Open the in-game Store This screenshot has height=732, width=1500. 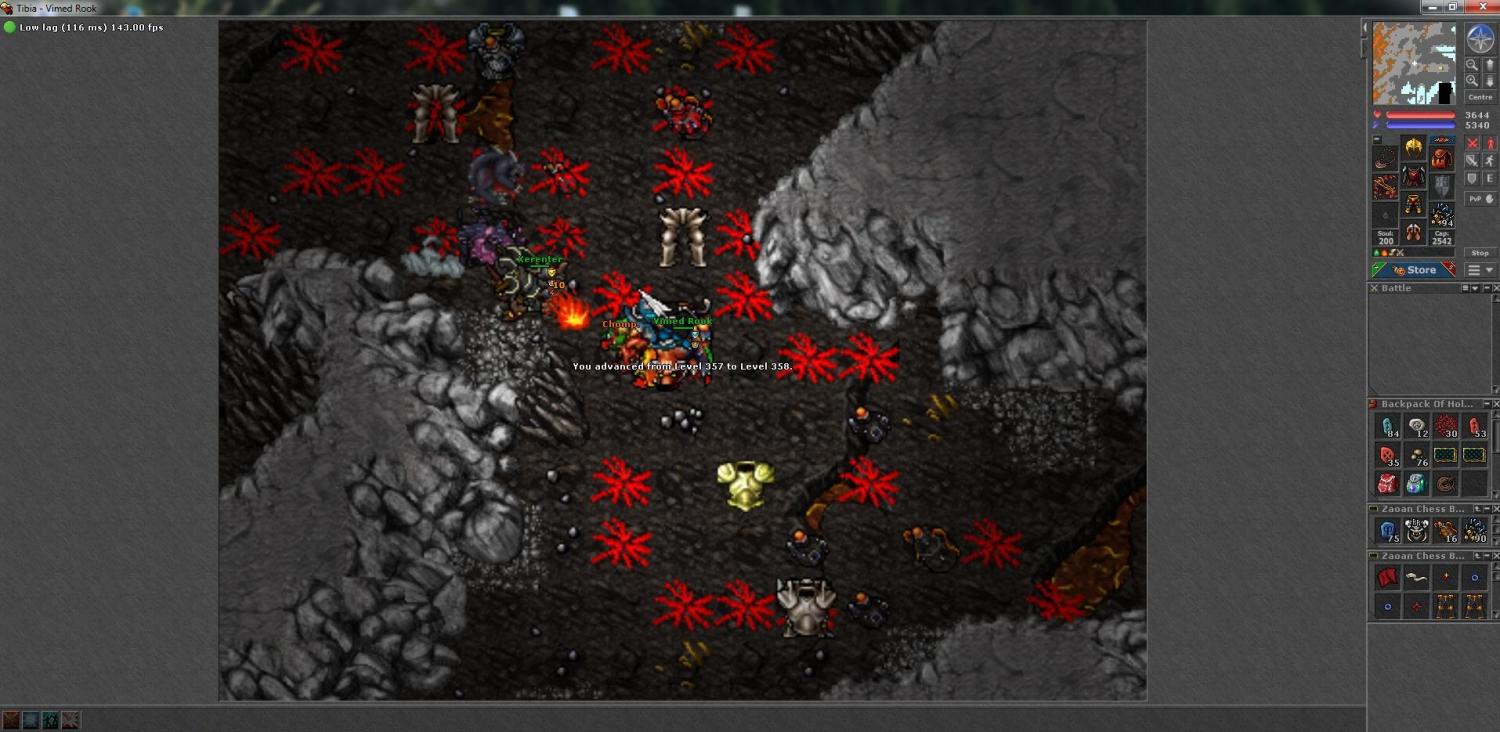tap(1414, 270)
